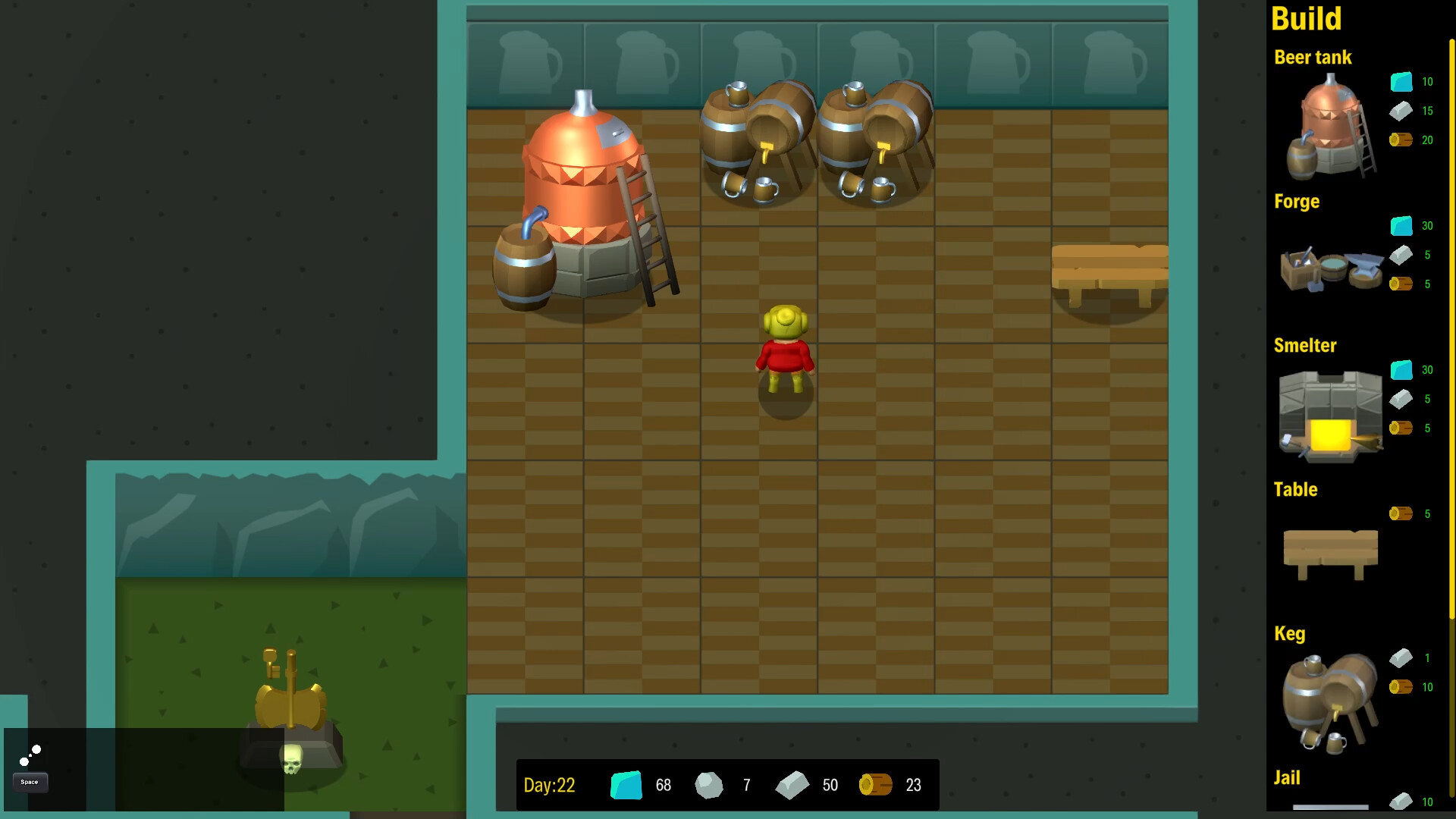Click the Build panel heading

(x=1306, y=19)
